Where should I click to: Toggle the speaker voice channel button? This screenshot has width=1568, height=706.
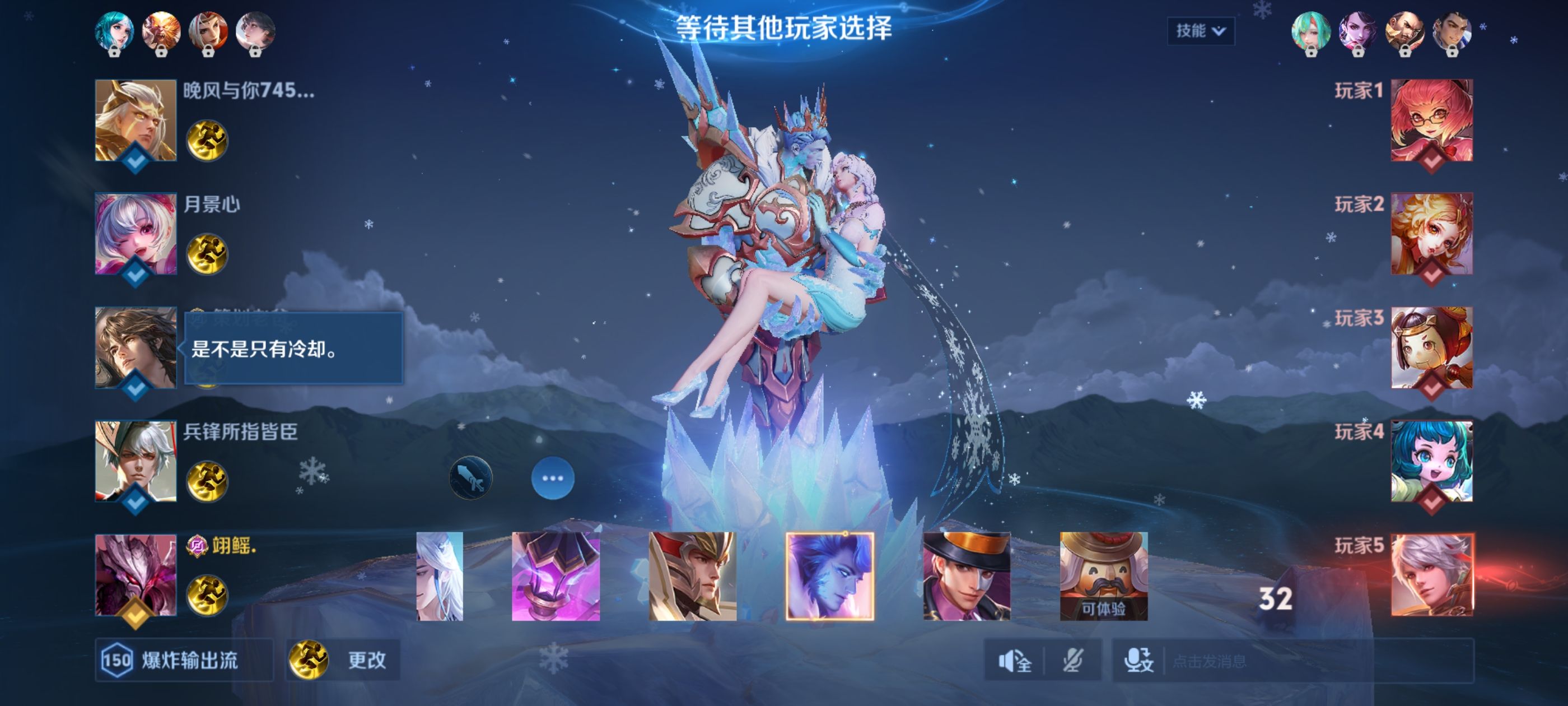(1014, 660)
